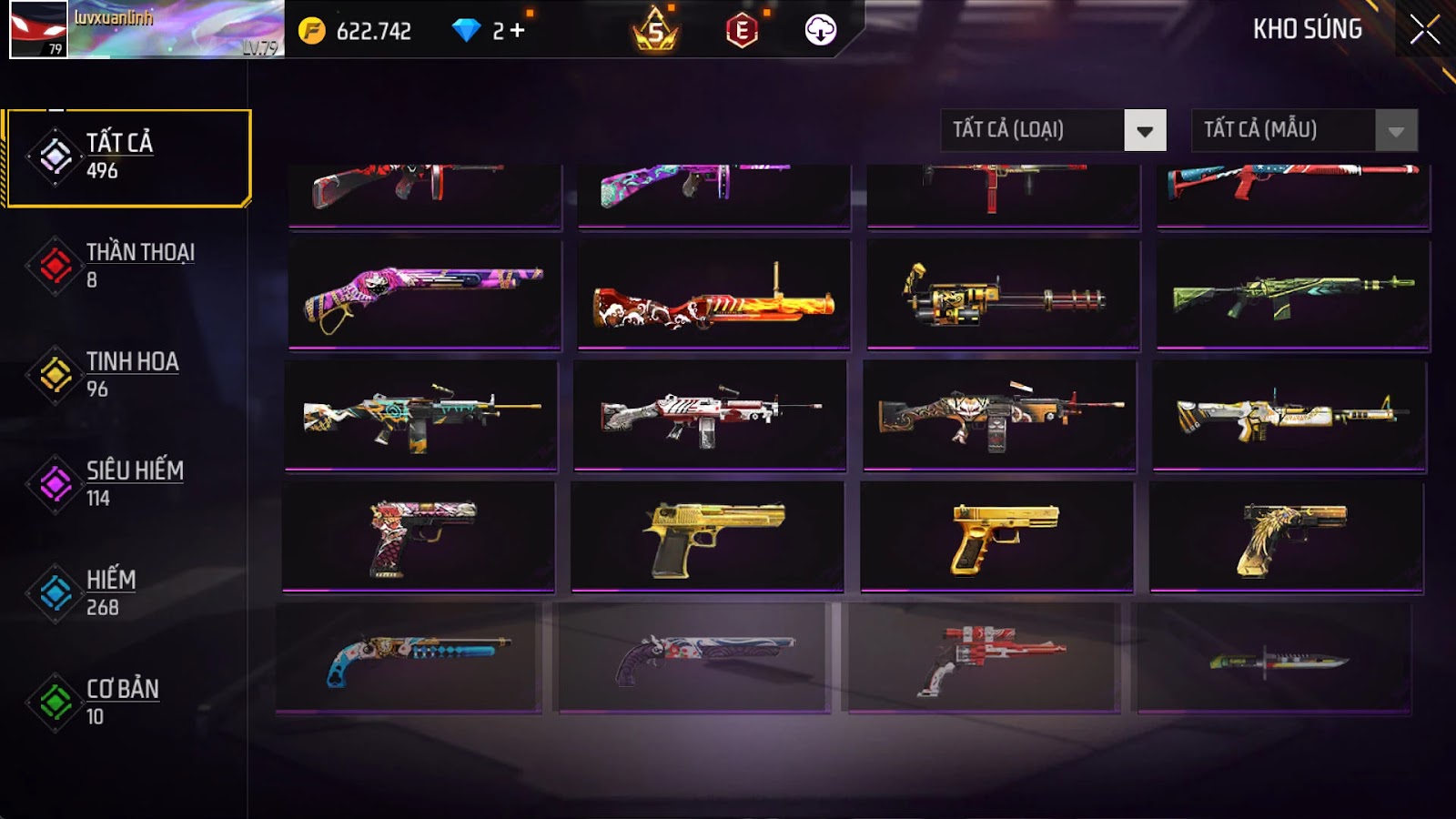1456x819 pixels.
Task: Open the gold crown rank icon
Action: click(655, 32)
